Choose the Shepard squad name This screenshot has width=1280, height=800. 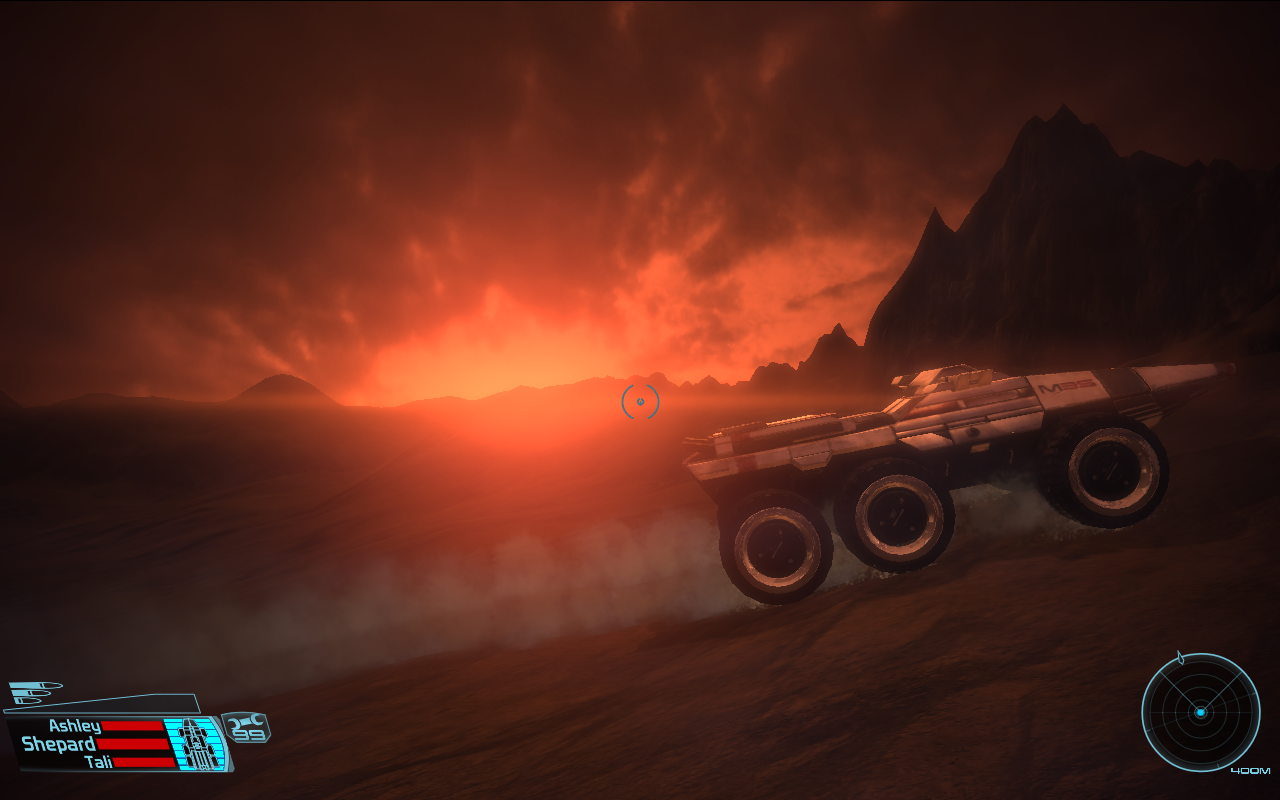[59, 744]
